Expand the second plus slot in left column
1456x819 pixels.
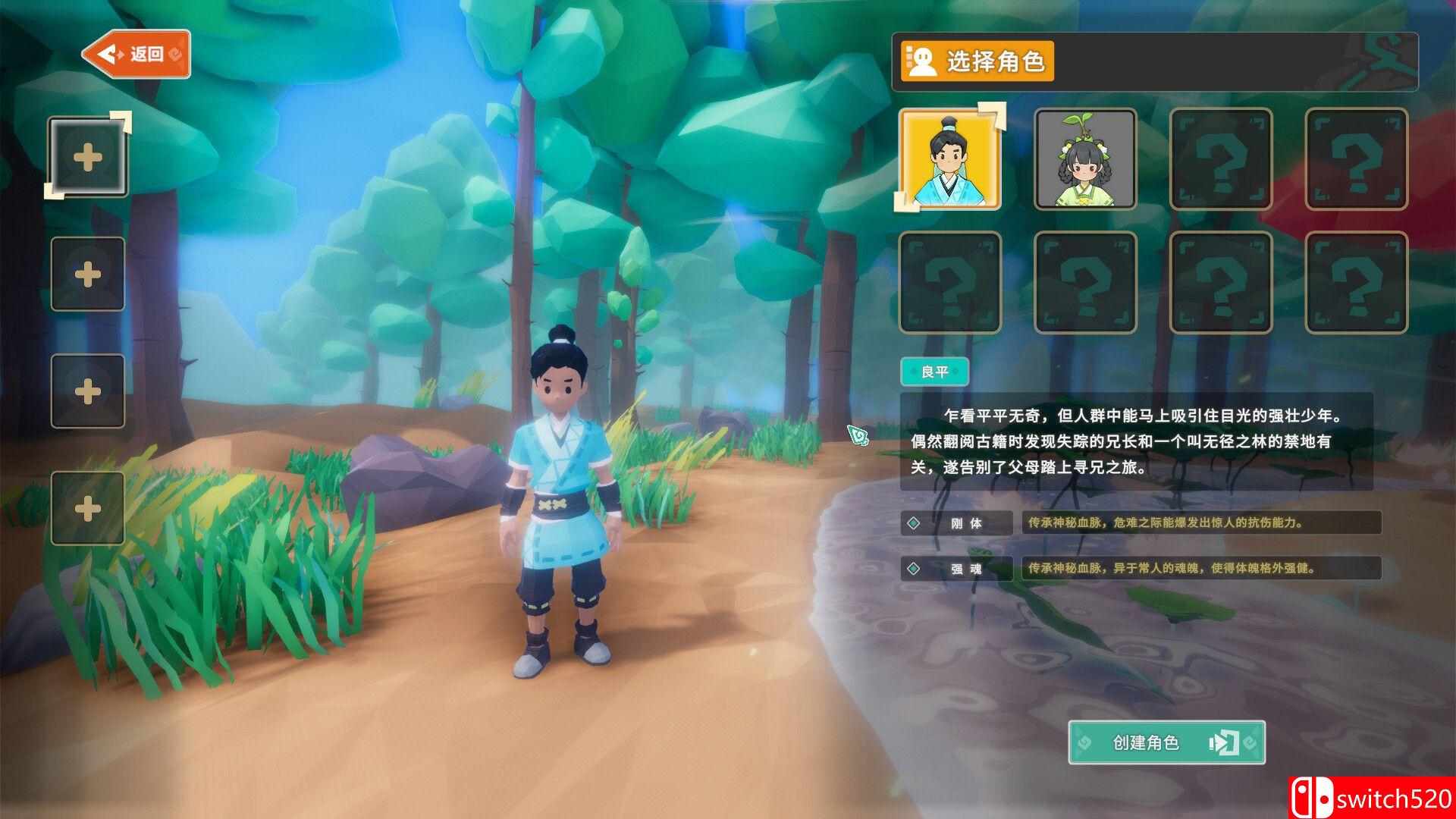tap(88, 273)
